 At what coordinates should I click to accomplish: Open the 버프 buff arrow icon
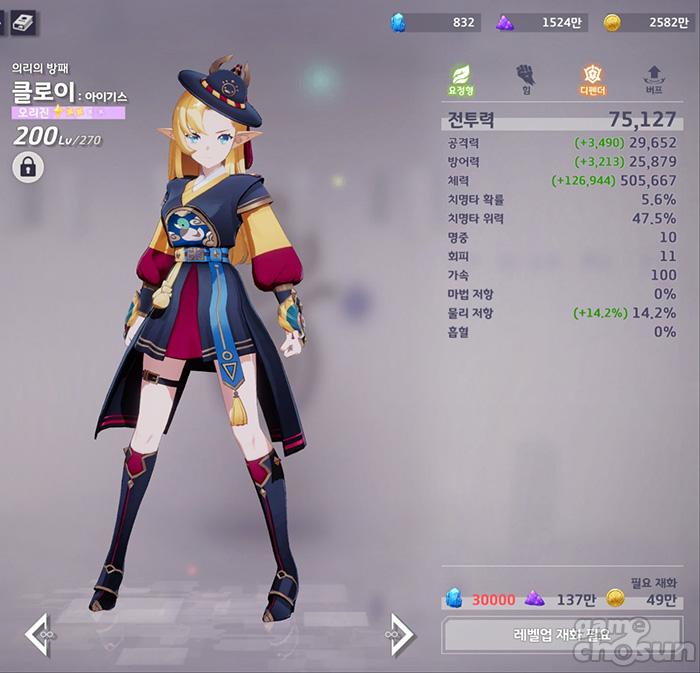pyautogui.click(x=655, y=78)
